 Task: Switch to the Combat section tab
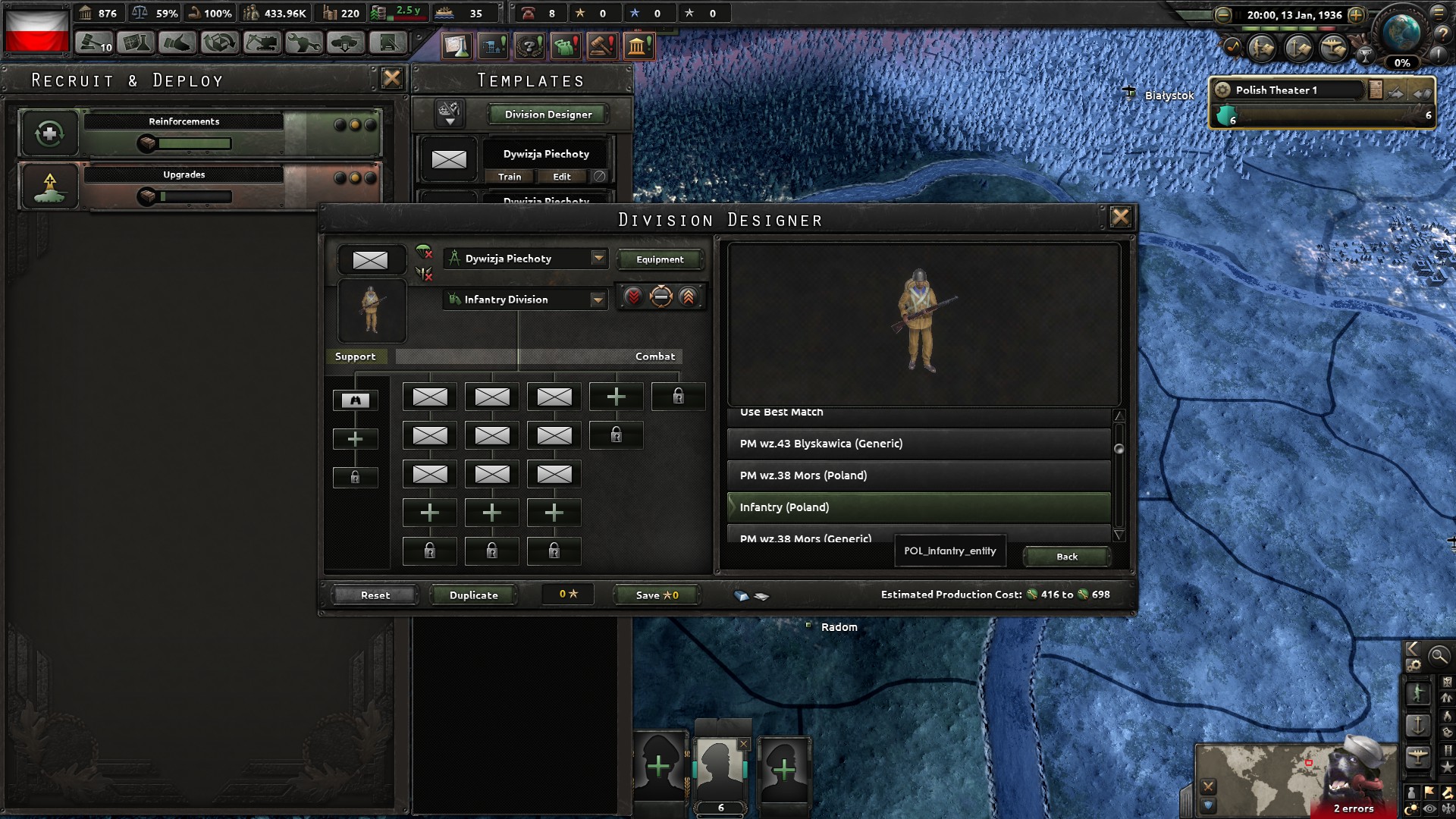[654, 356]
